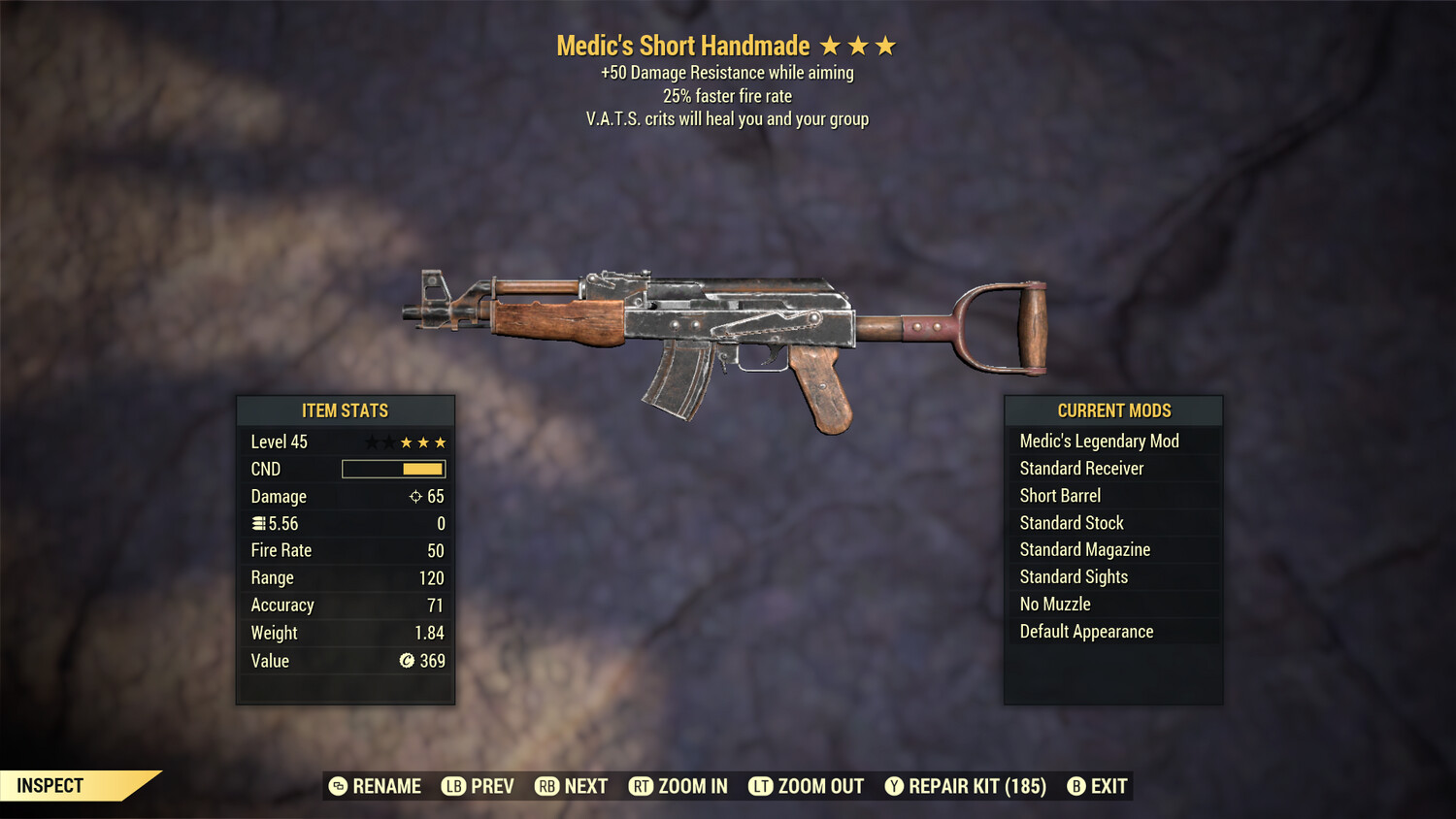Viewport: 1456px width, 819px height.
Task: Click the RENAME button
Action: (x=387, y=786)
